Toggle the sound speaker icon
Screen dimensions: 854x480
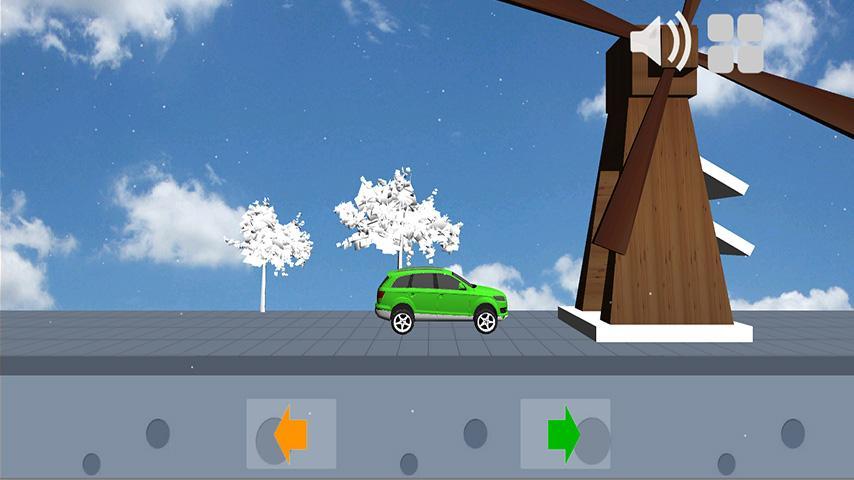(x=661, y=43)
